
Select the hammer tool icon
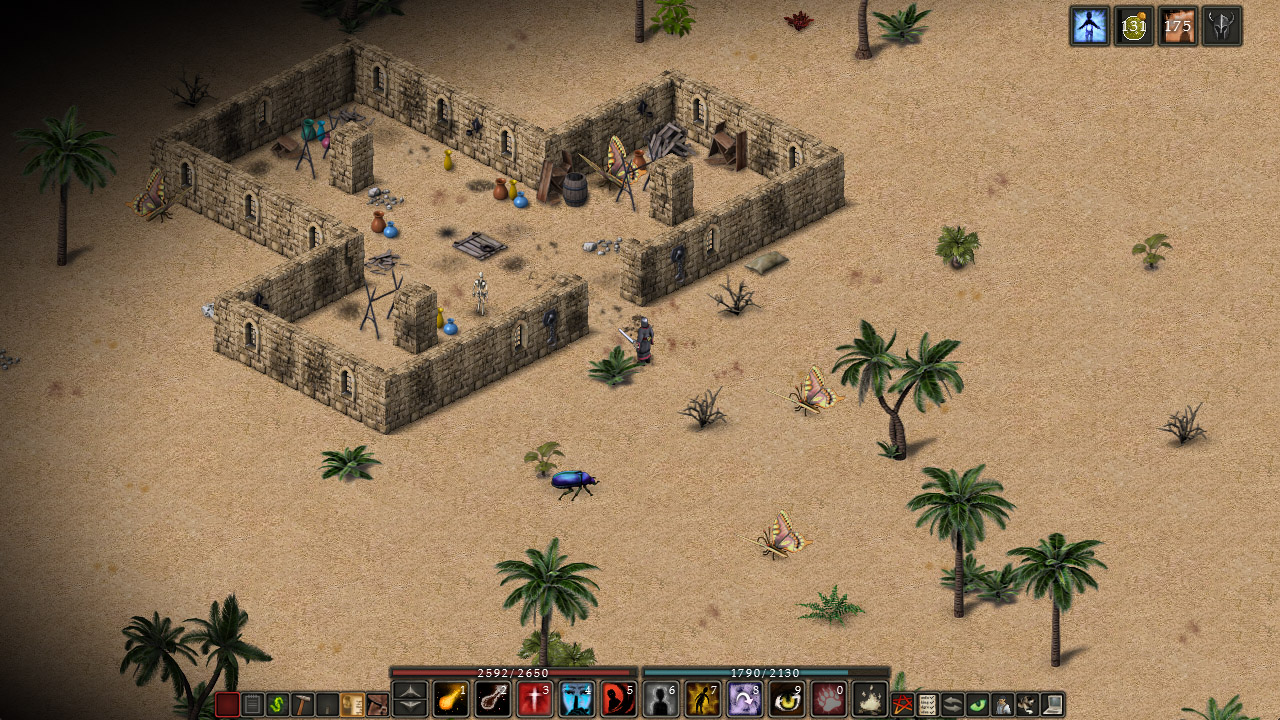point(302,705)
